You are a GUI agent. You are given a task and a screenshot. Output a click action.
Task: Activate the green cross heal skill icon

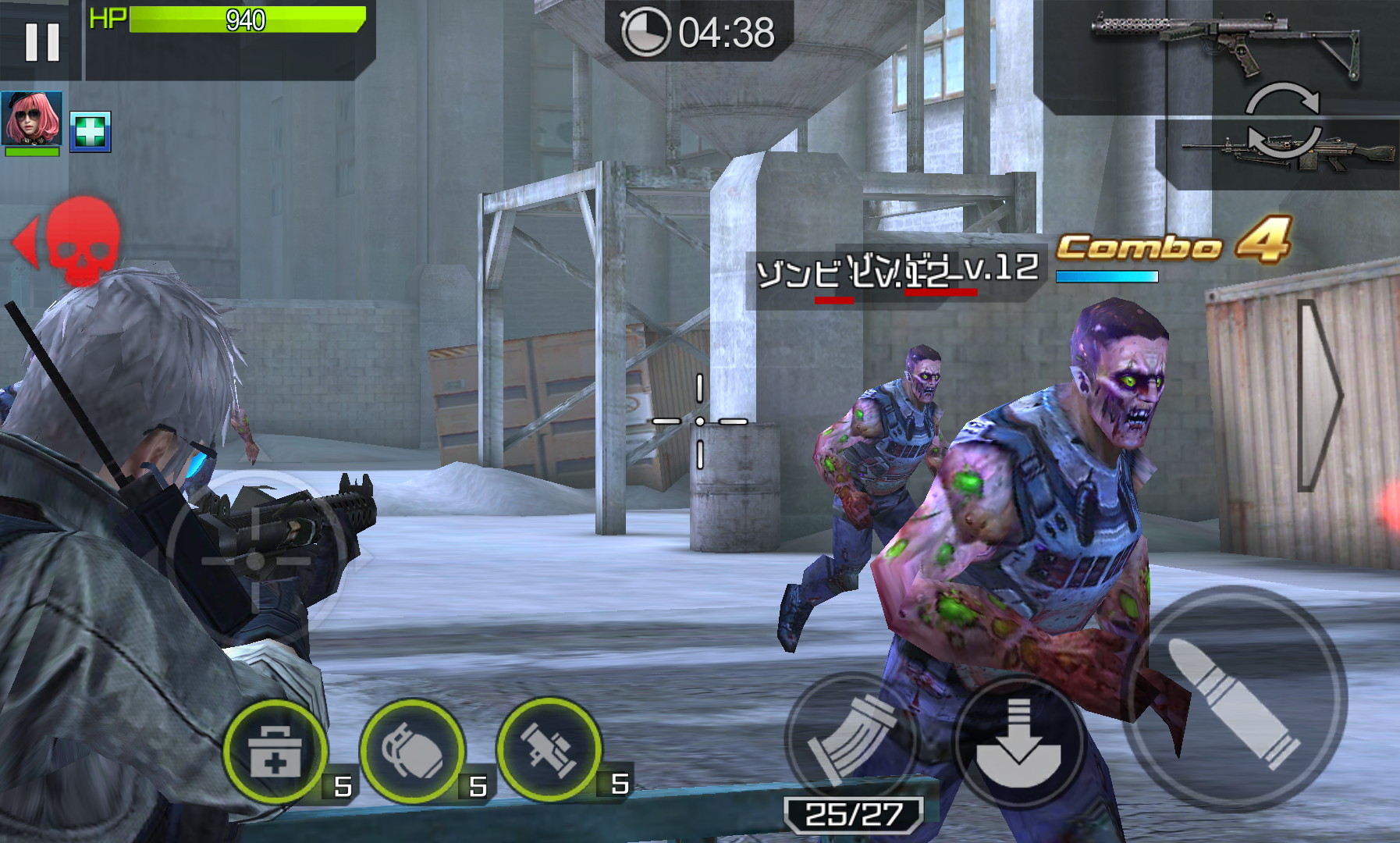coord(91,131)
